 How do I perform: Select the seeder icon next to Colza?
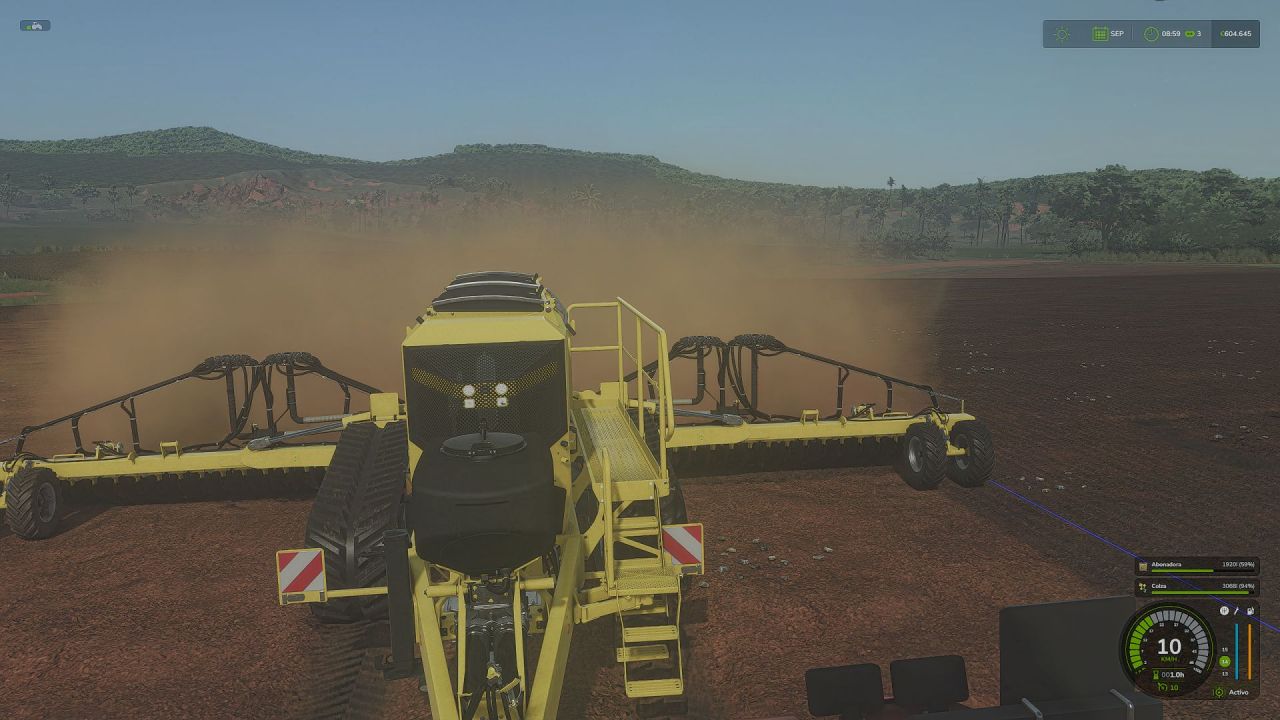coord(1142,587)
